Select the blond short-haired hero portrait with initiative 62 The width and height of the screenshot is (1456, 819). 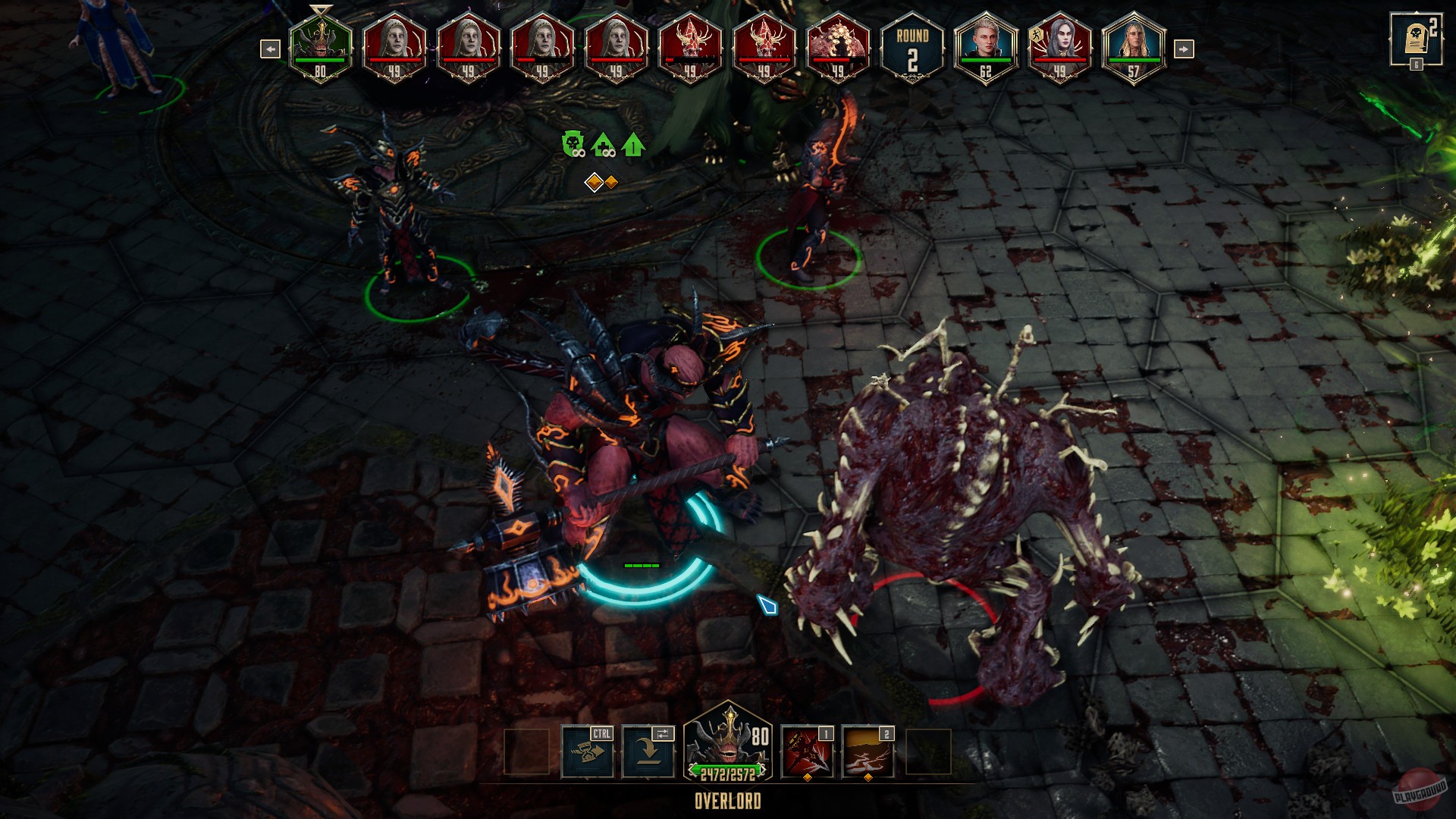(985, 47)
